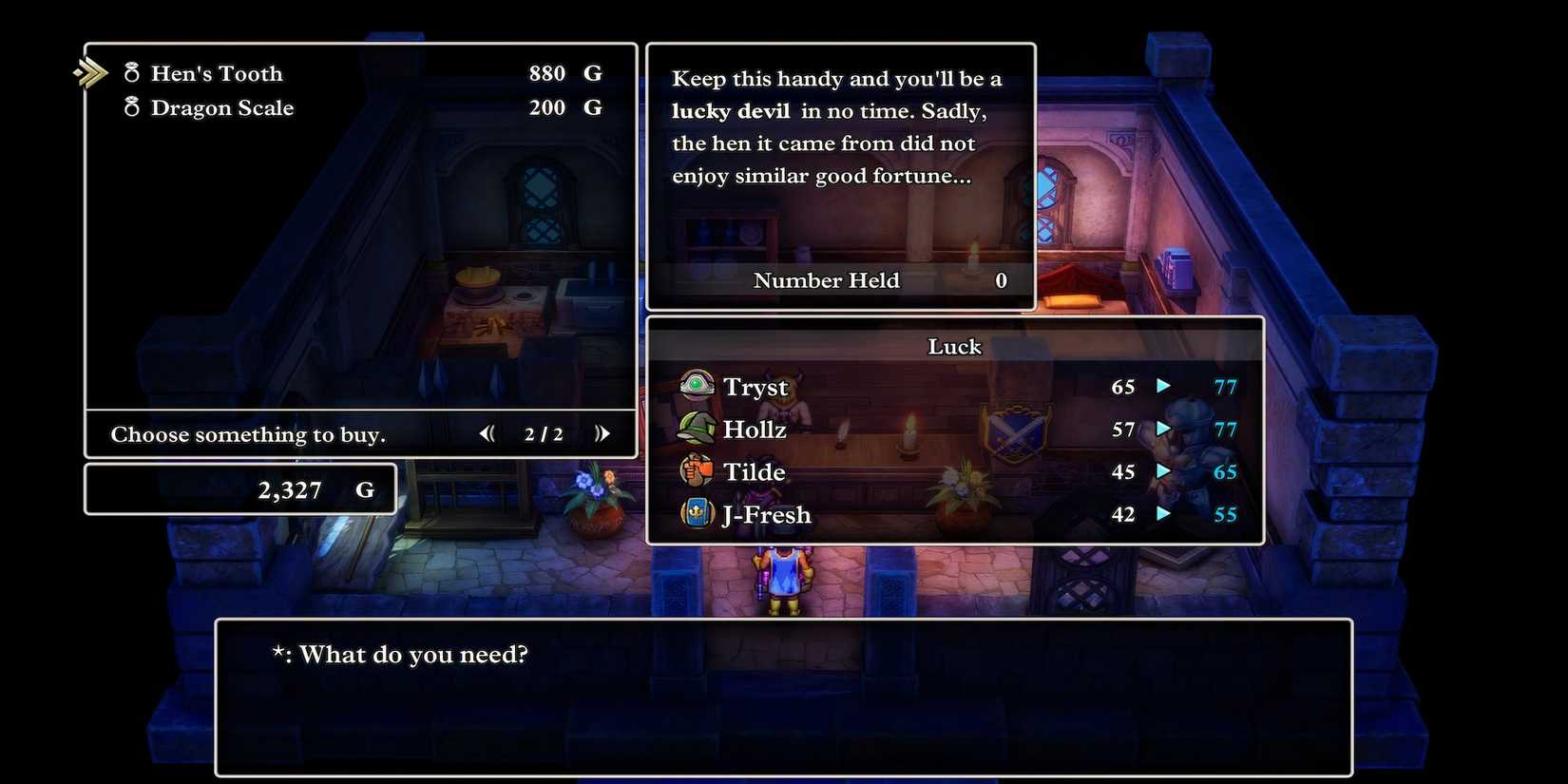Click the 'Choose something to buy' prompt
The image size is (1568, 784).
[x=248, y=434]
